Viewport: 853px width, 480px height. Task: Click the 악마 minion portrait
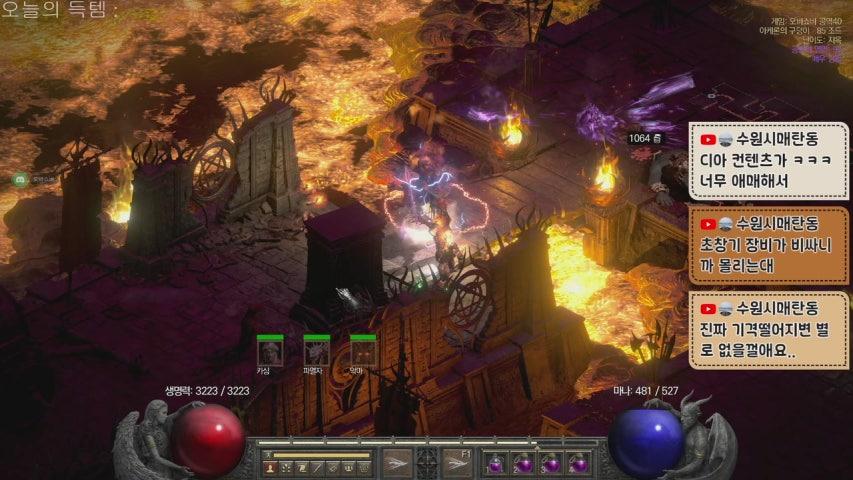[363, 352]
